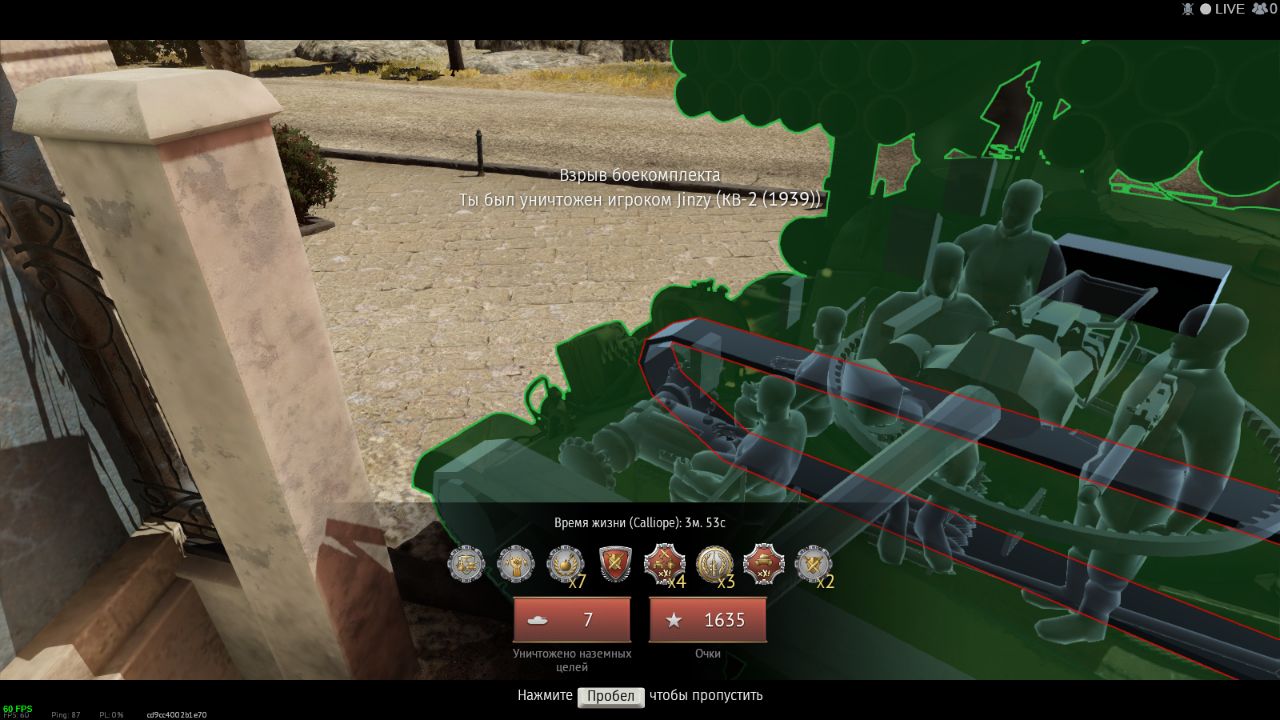Open the silver shield medal marked x2
The height and width of the screenshot is (720, 1280).
(x=812, y=564)
